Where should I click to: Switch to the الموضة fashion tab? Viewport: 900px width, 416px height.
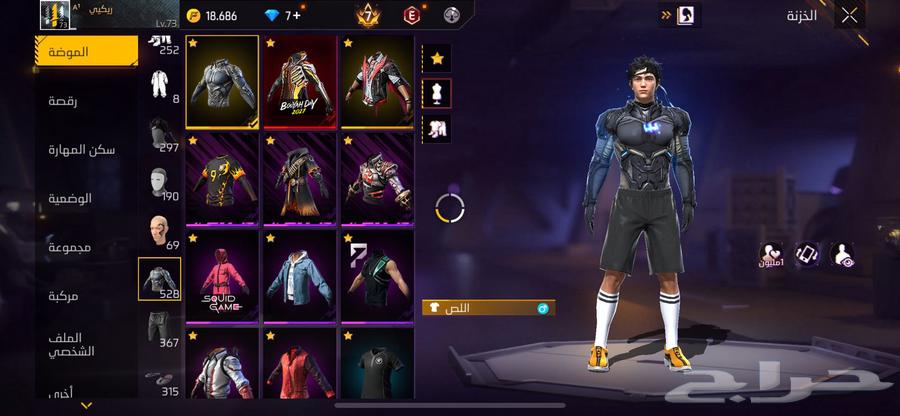87,51
